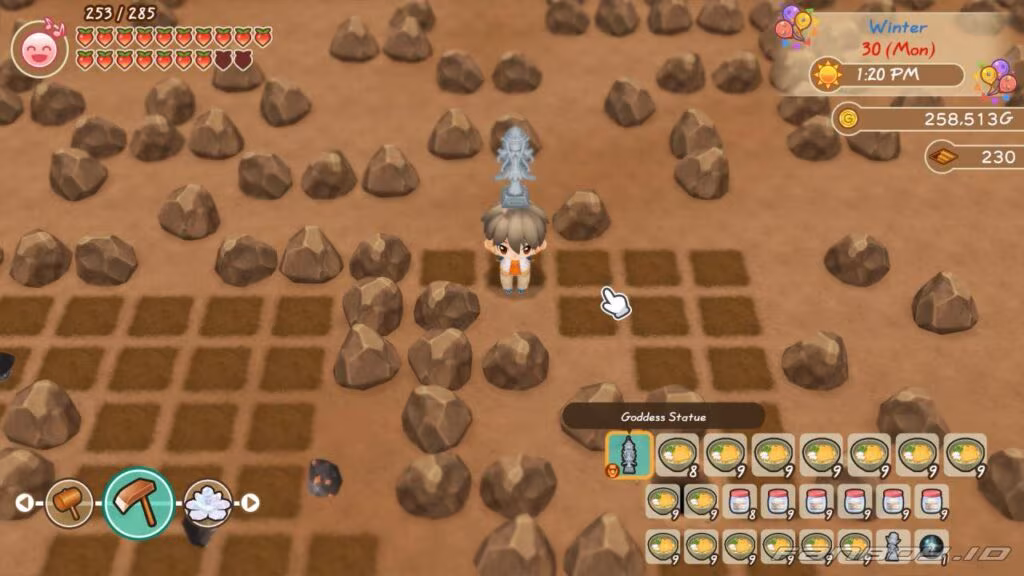Choose the white flower in the tool selector

208,502
